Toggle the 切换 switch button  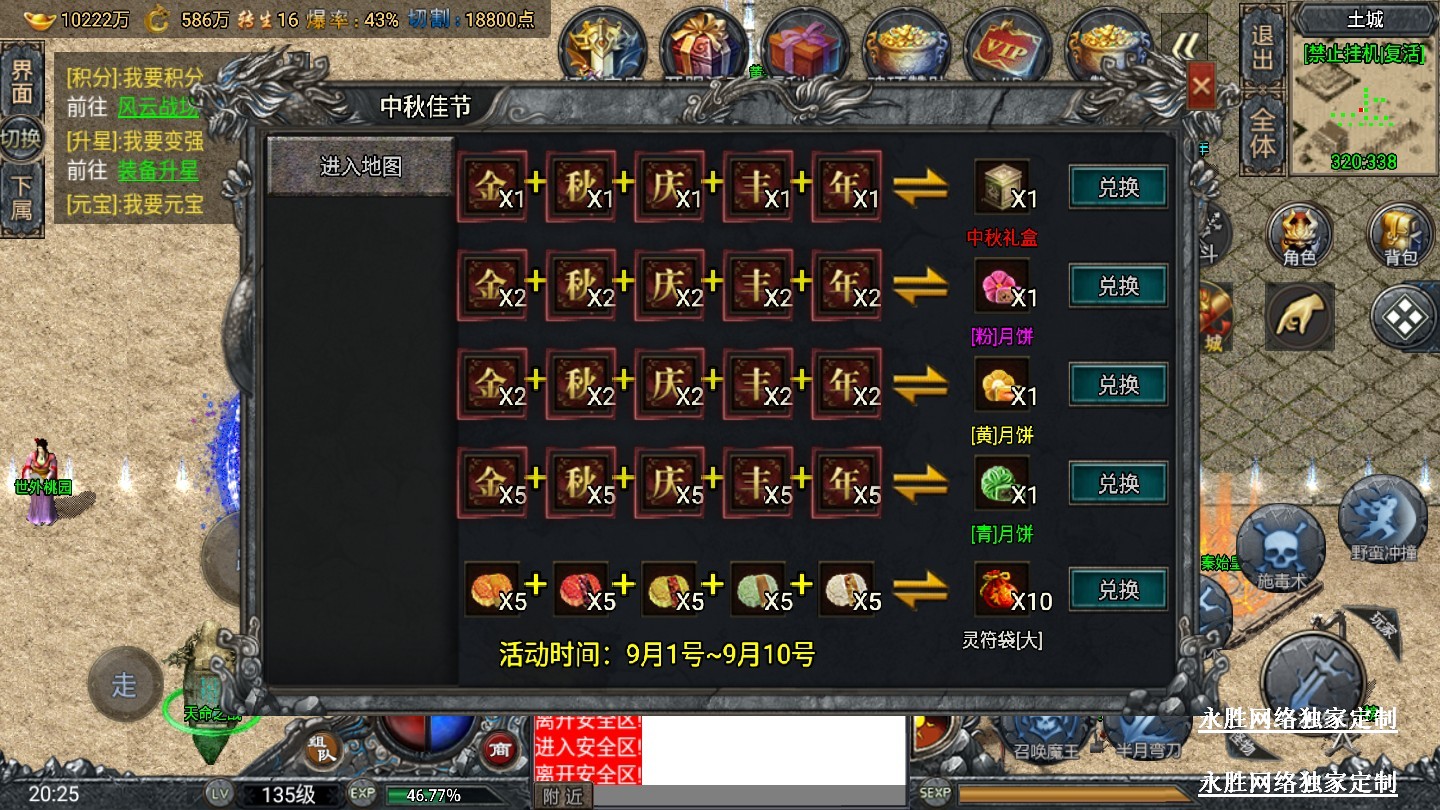pos(21,139)
